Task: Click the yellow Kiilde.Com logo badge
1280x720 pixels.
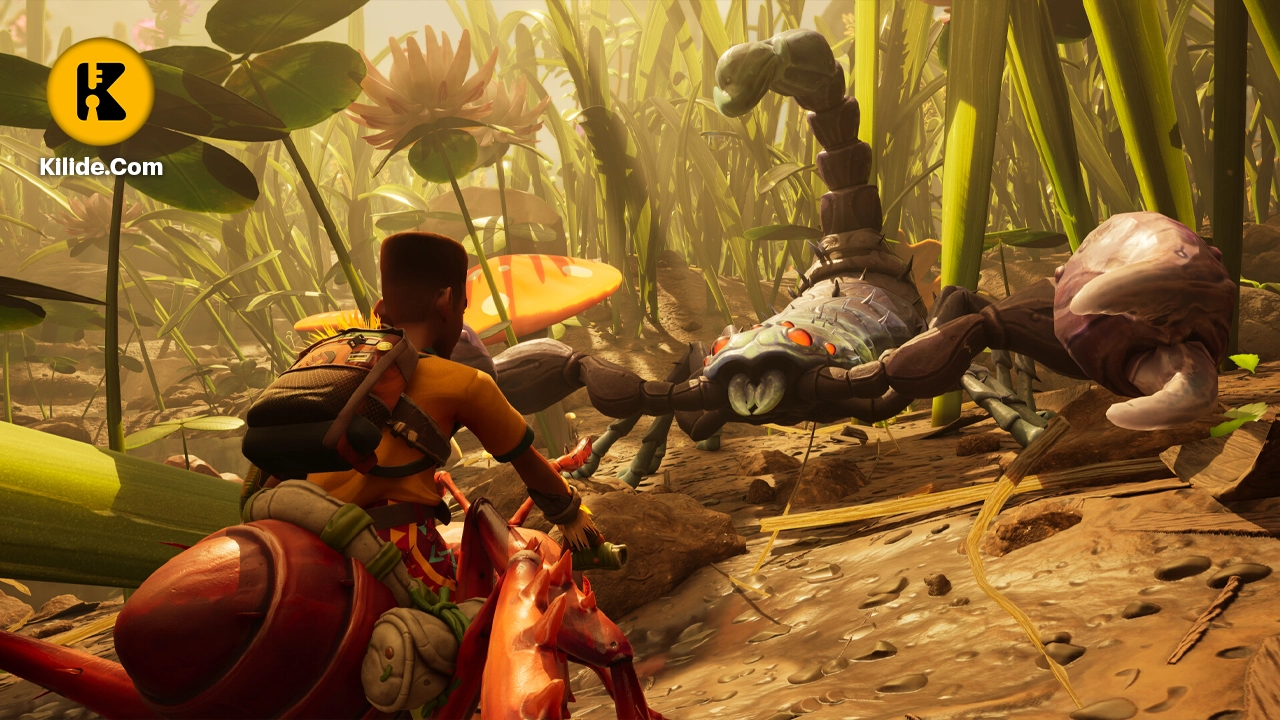Action: [x=100, y=92]
